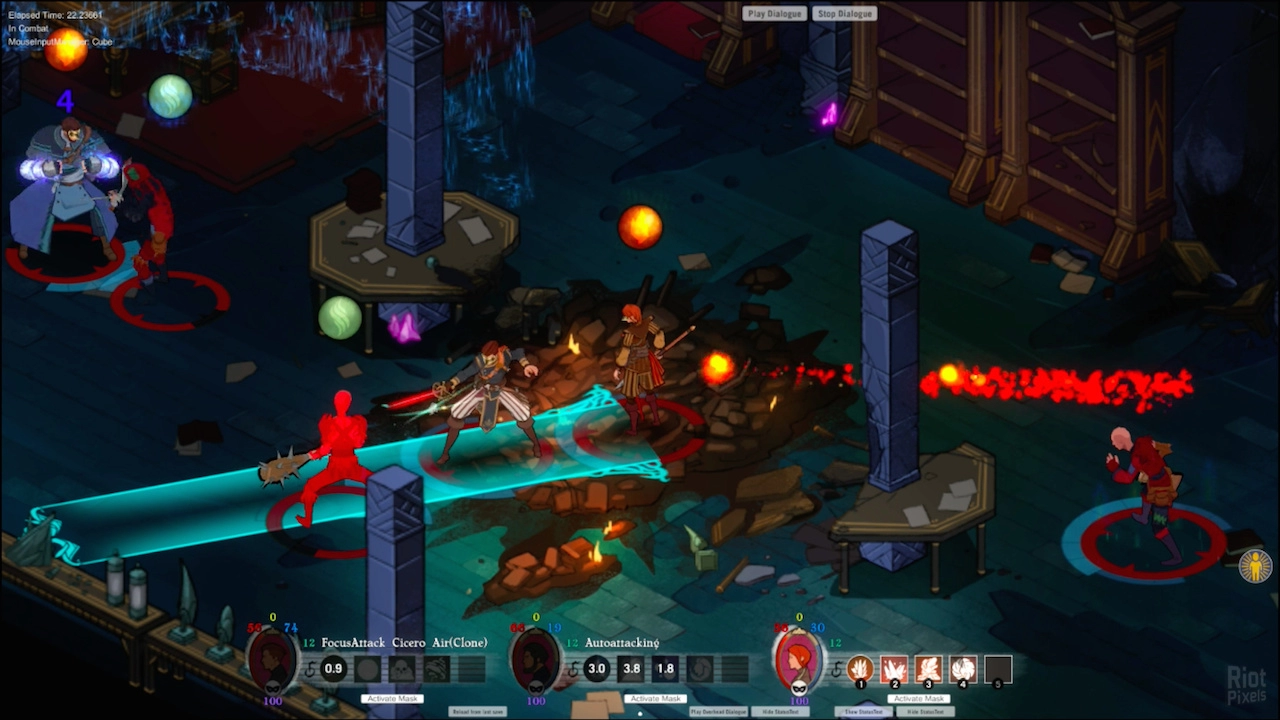
Task: Use the red-haired woman's ability number 1
Action: 860,669
